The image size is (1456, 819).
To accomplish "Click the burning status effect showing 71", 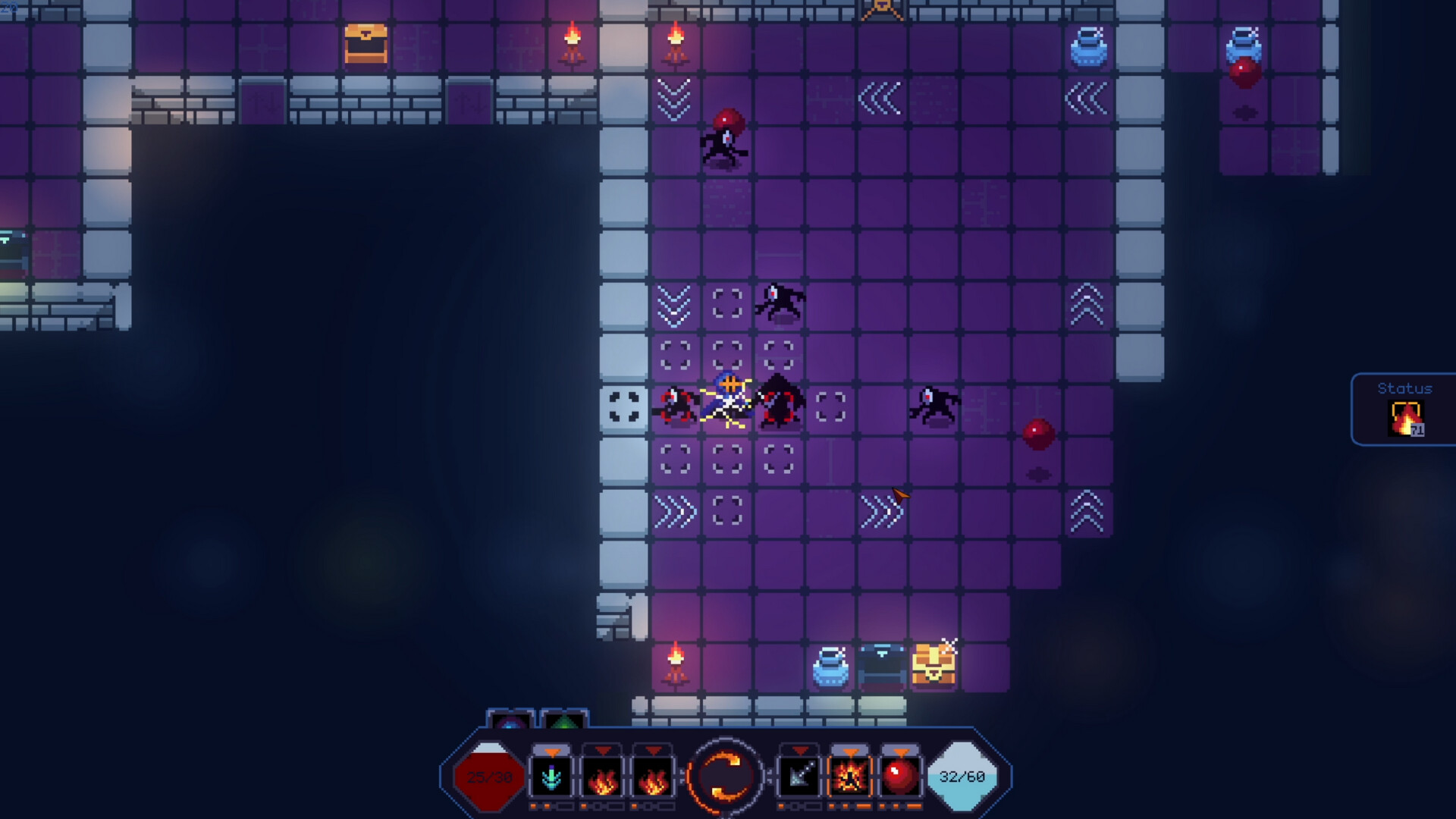I will [x=1407, y=417].
